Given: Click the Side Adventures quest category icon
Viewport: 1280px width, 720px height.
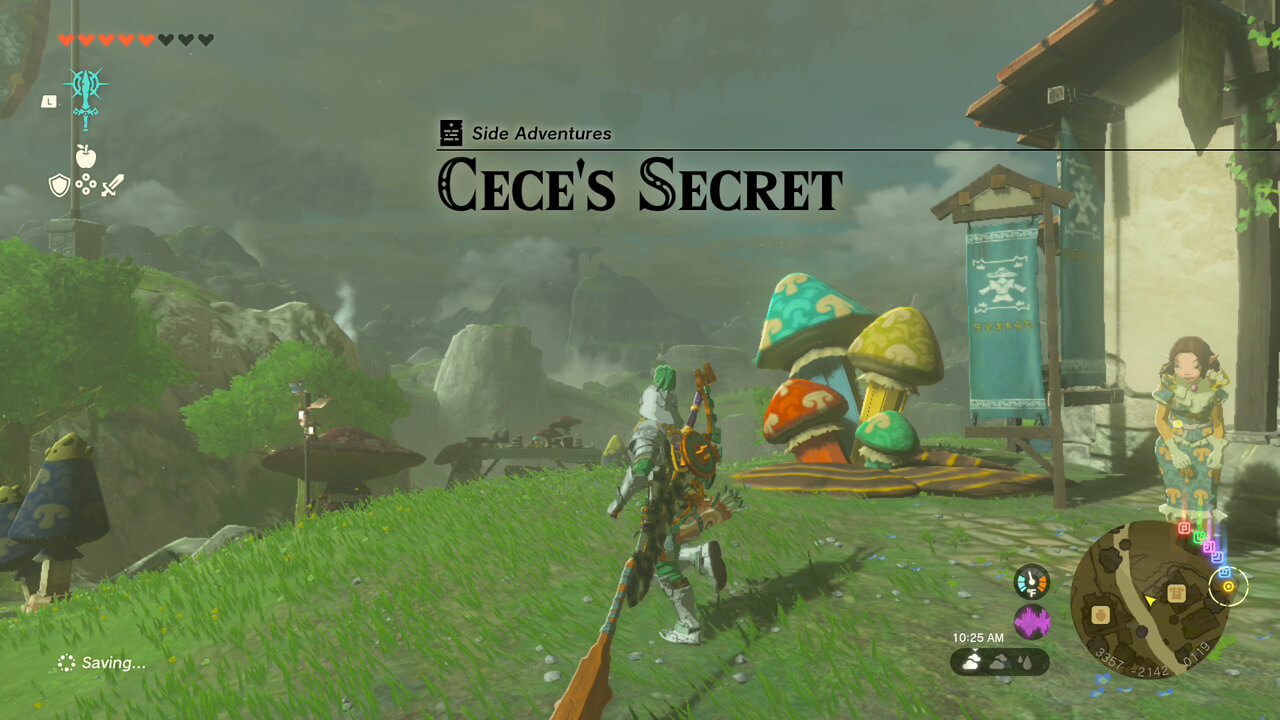Looking at the screenshot, I should [450, 130].
